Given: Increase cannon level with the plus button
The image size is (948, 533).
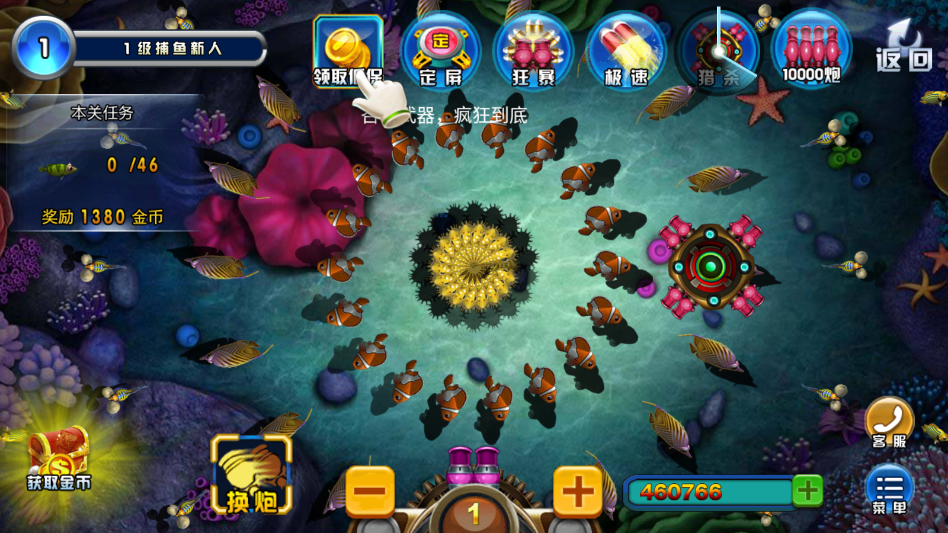Looking at the screenshot, I should pyautogui.click(x=578, y=491).
